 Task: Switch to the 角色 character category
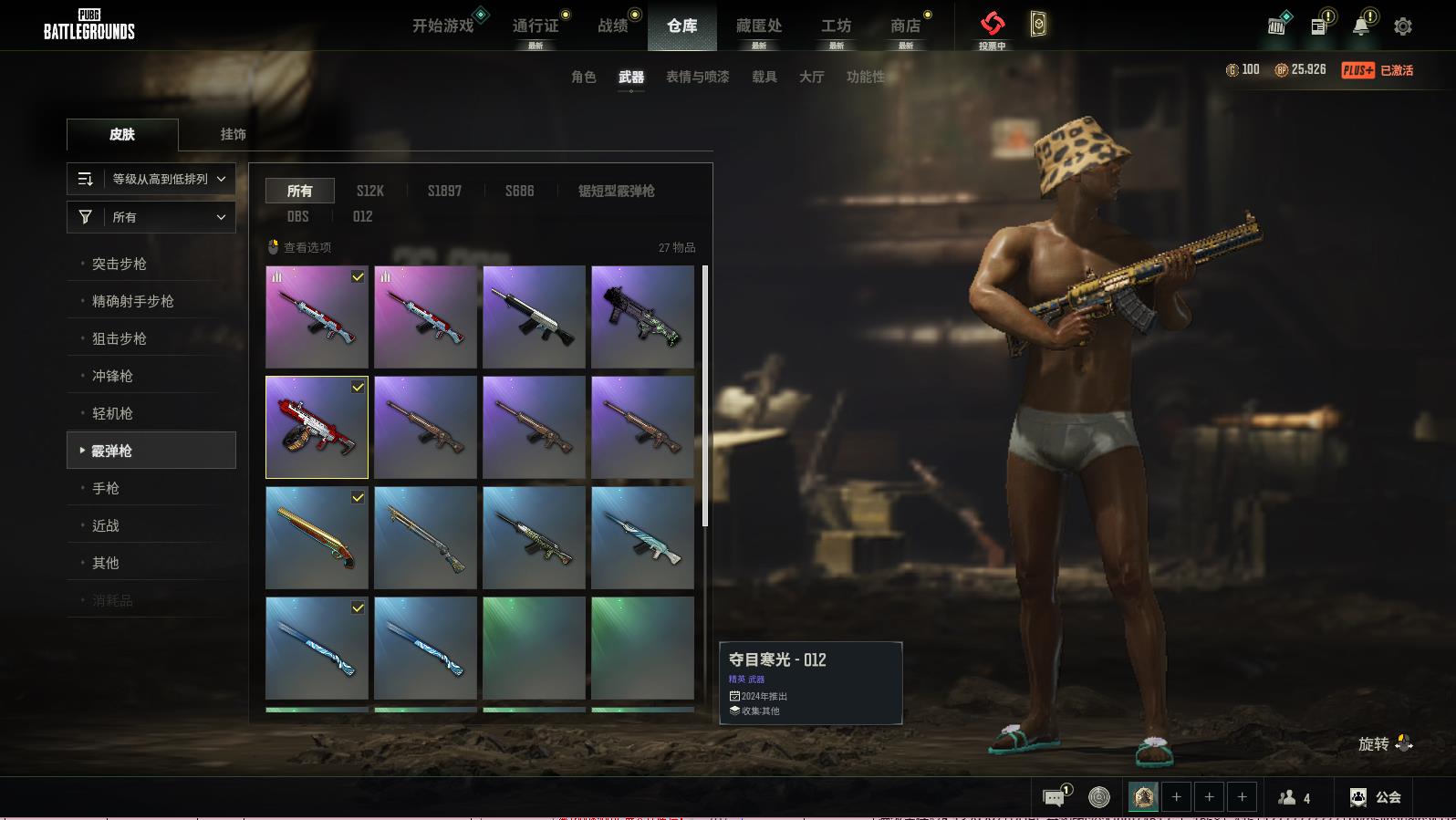[x=584, y=77]
